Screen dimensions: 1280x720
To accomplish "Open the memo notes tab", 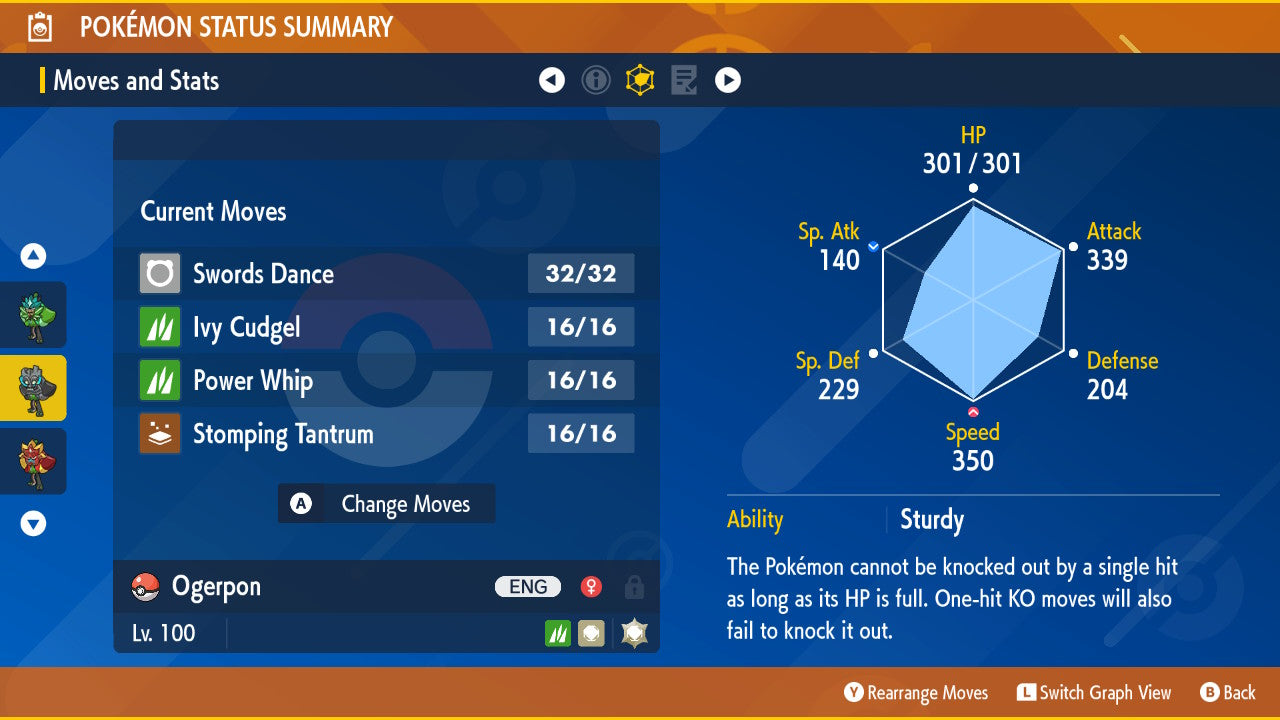I will point(684,80).
